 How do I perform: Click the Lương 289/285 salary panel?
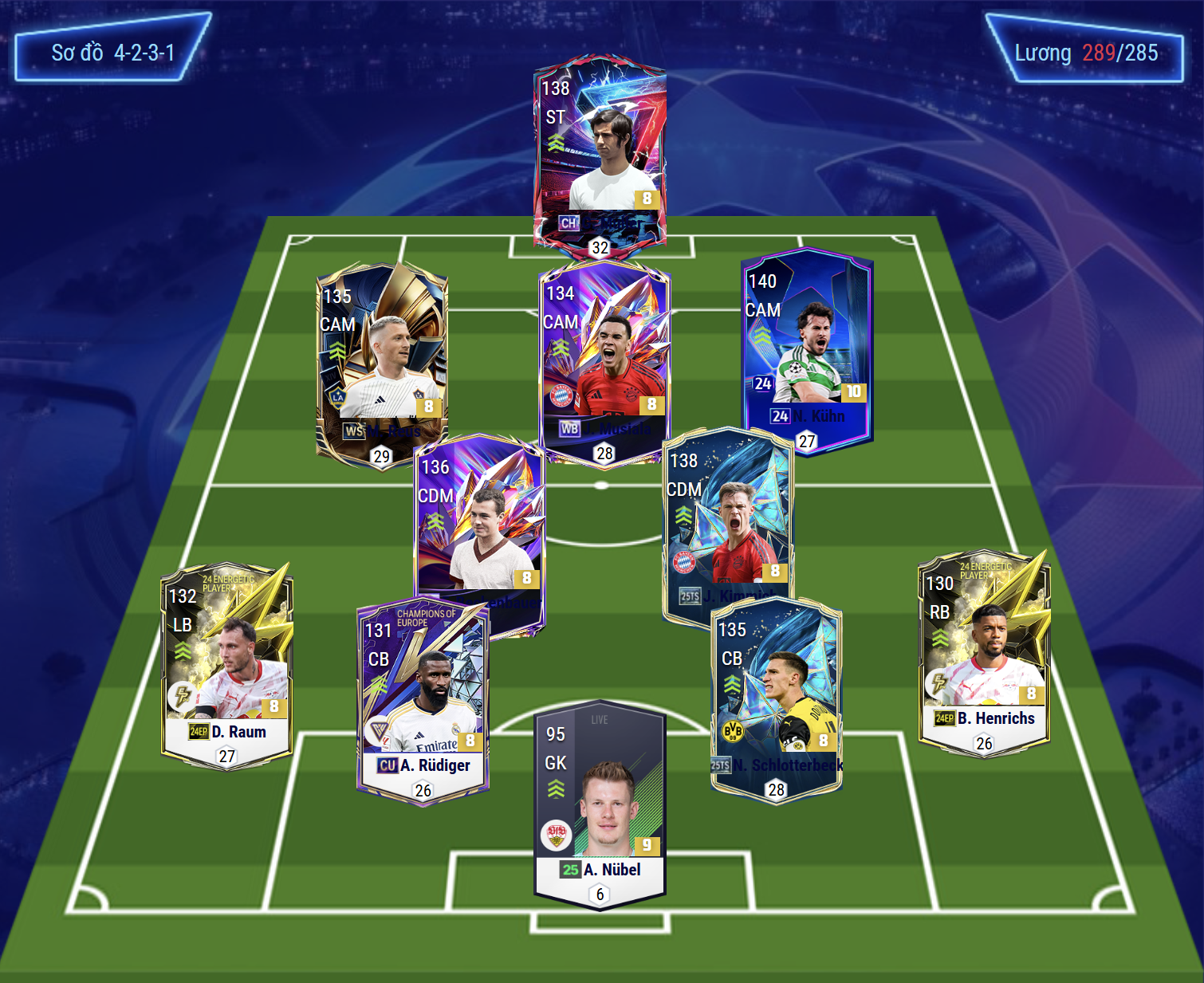1085,53
